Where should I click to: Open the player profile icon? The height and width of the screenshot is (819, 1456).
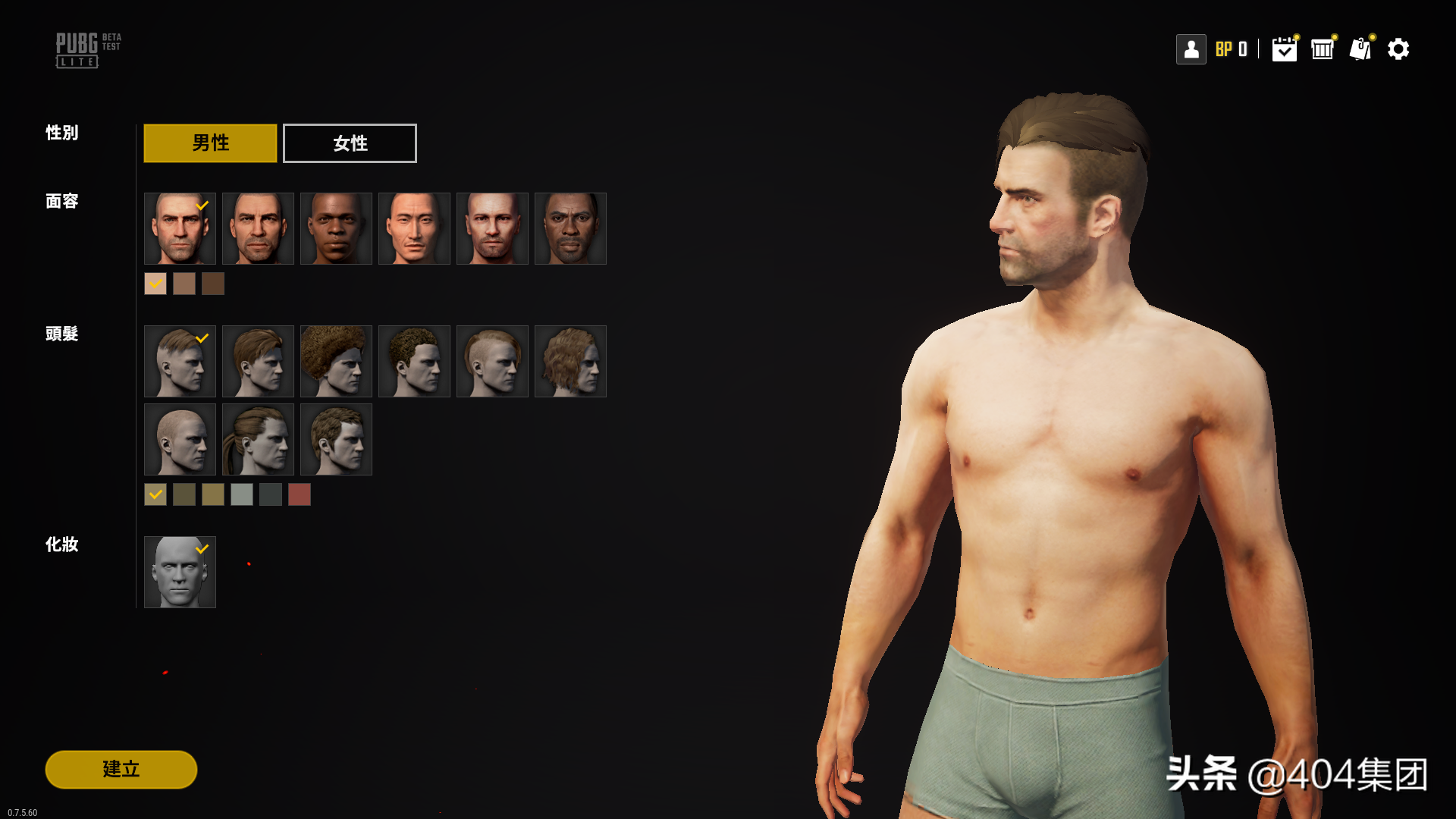coord(1191,49)
